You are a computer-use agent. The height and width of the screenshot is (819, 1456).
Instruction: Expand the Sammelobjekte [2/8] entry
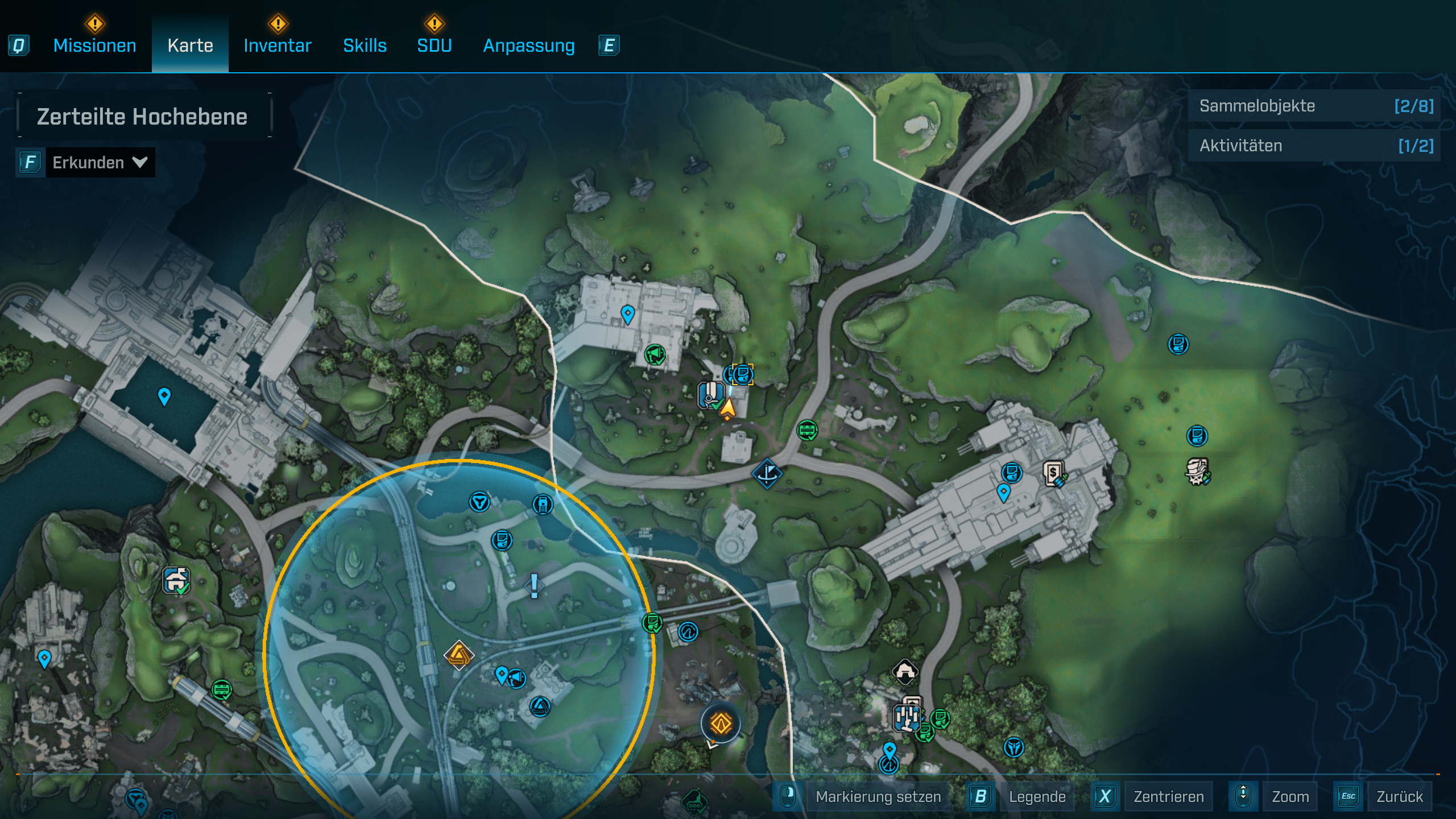click(1314, 106)
